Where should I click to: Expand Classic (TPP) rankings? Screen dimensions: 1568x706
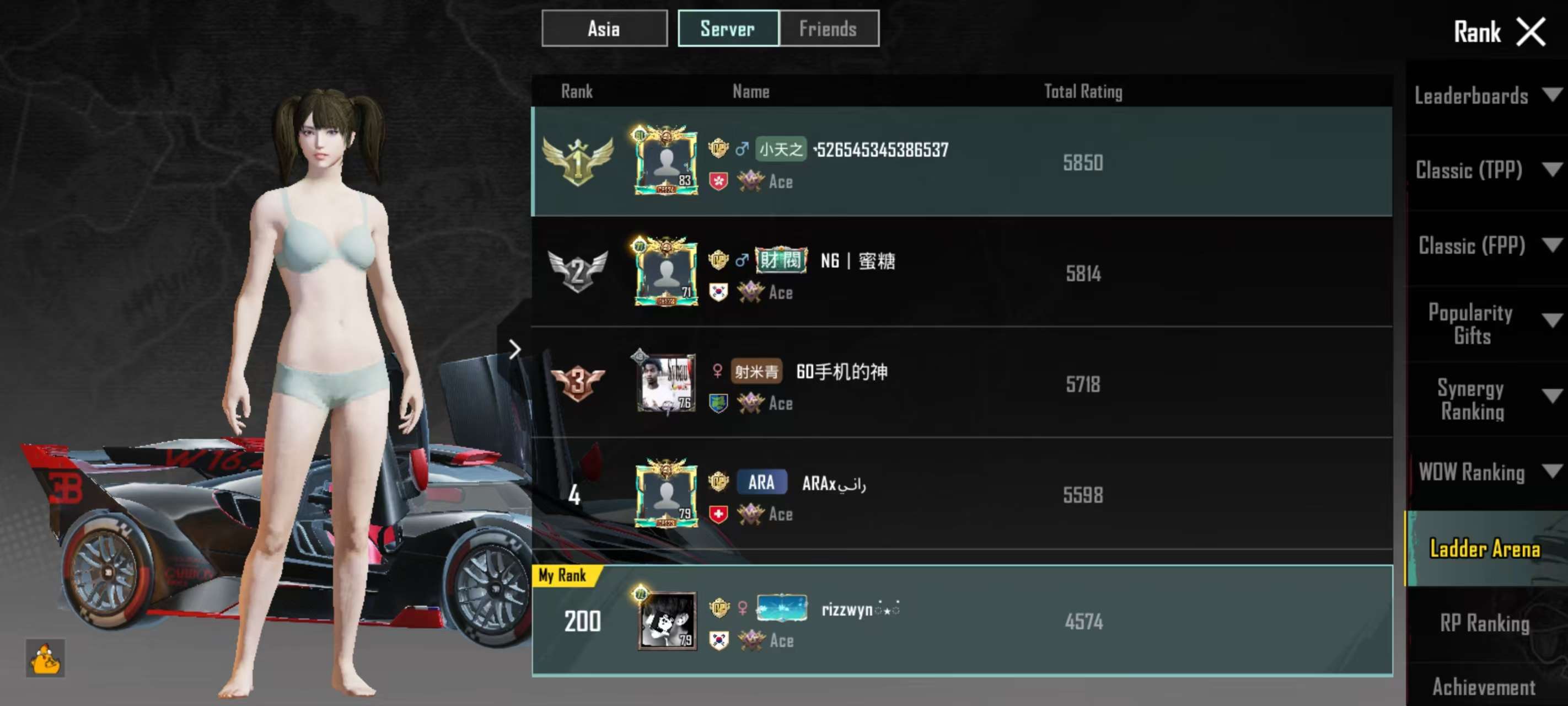click(x=1485, y=170)
